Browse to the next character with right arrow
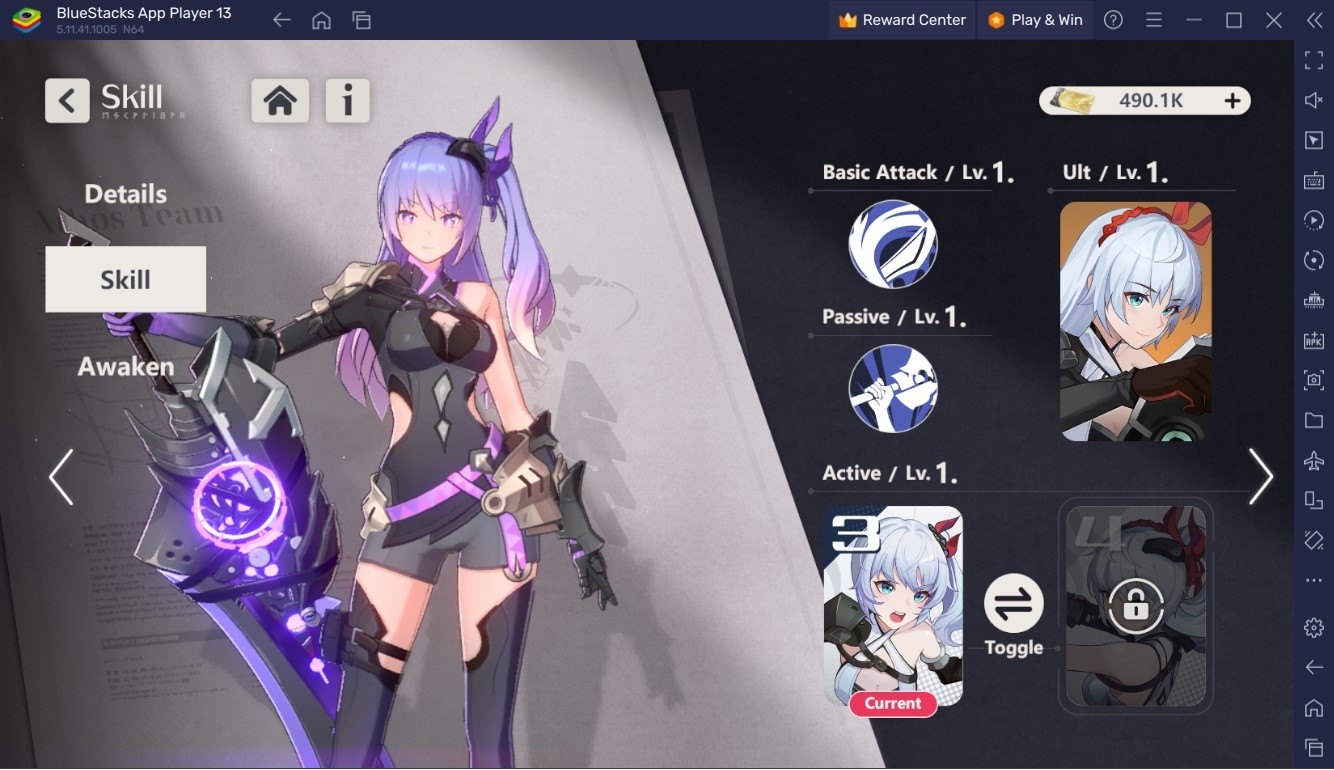This screenshot has height=770, width=1334. point(1262,477)
